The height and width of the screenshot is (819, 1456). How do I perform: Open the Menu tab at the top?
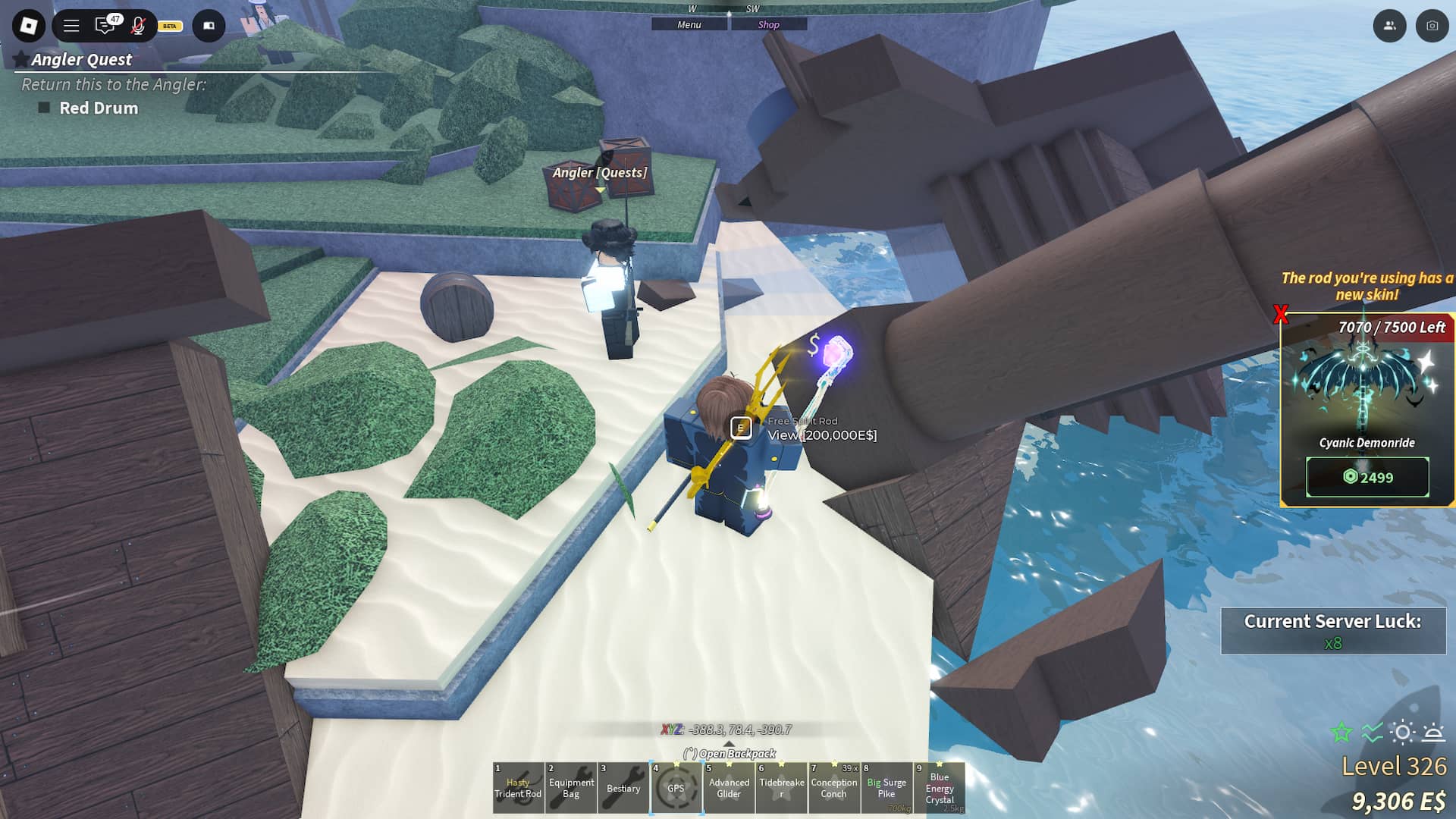pyautogui.click(x=689, y=24)
